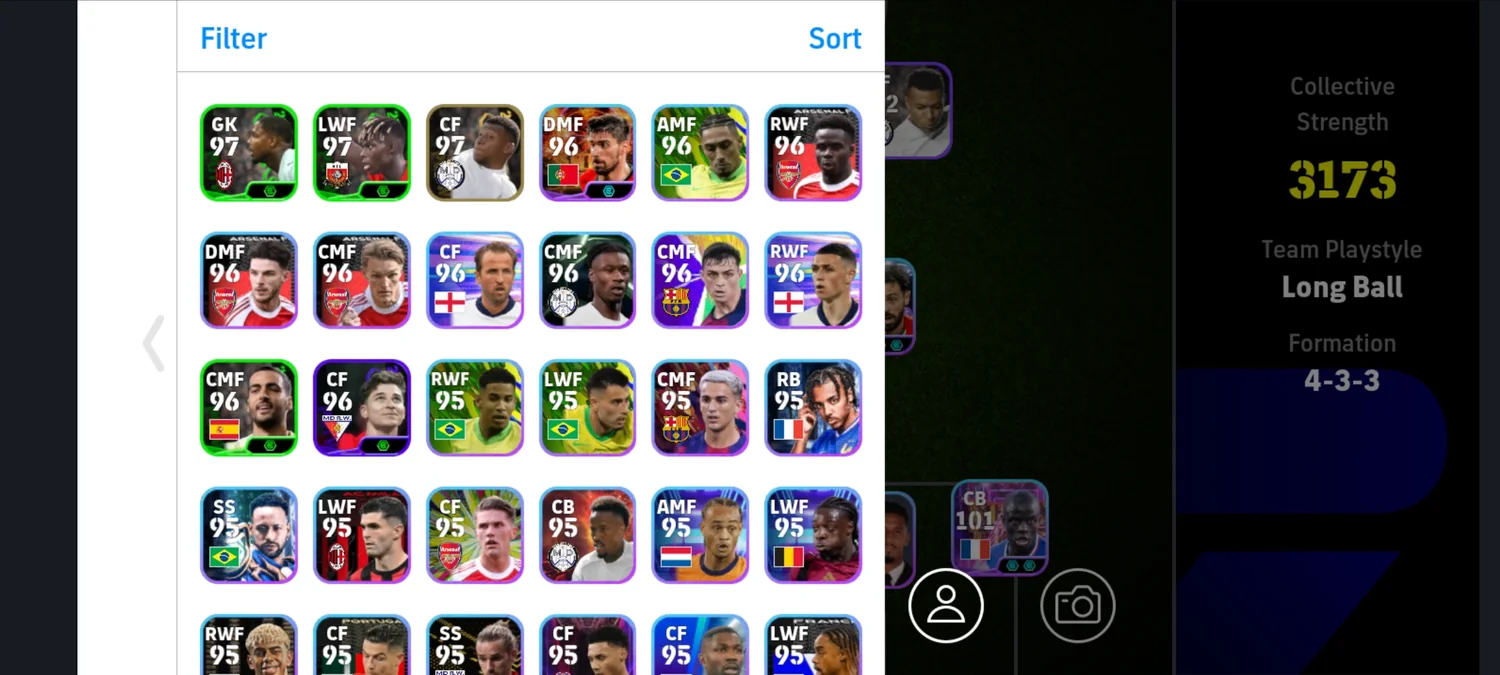Choose the LWF 97 player card
Viewport: 1500px width, 675px height.
(x=362, y=153)
